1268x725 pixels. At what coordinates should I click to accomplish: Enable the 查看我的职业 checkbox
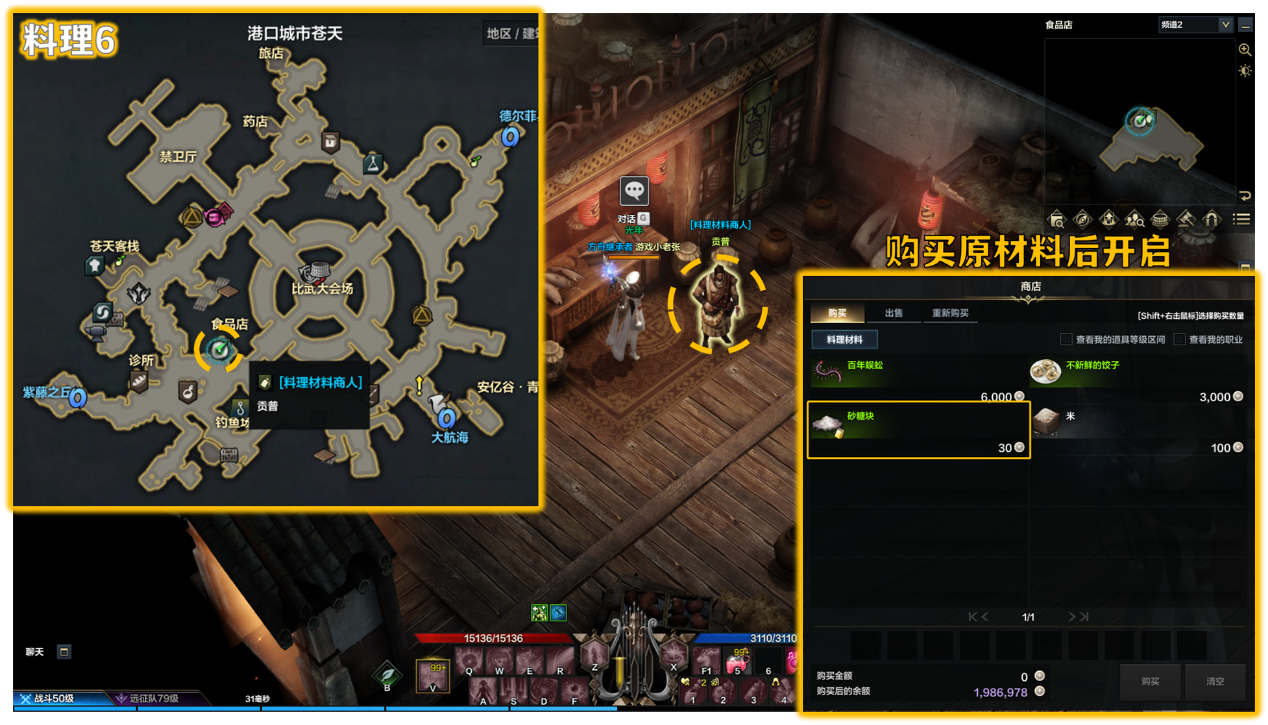point(1179,340)
